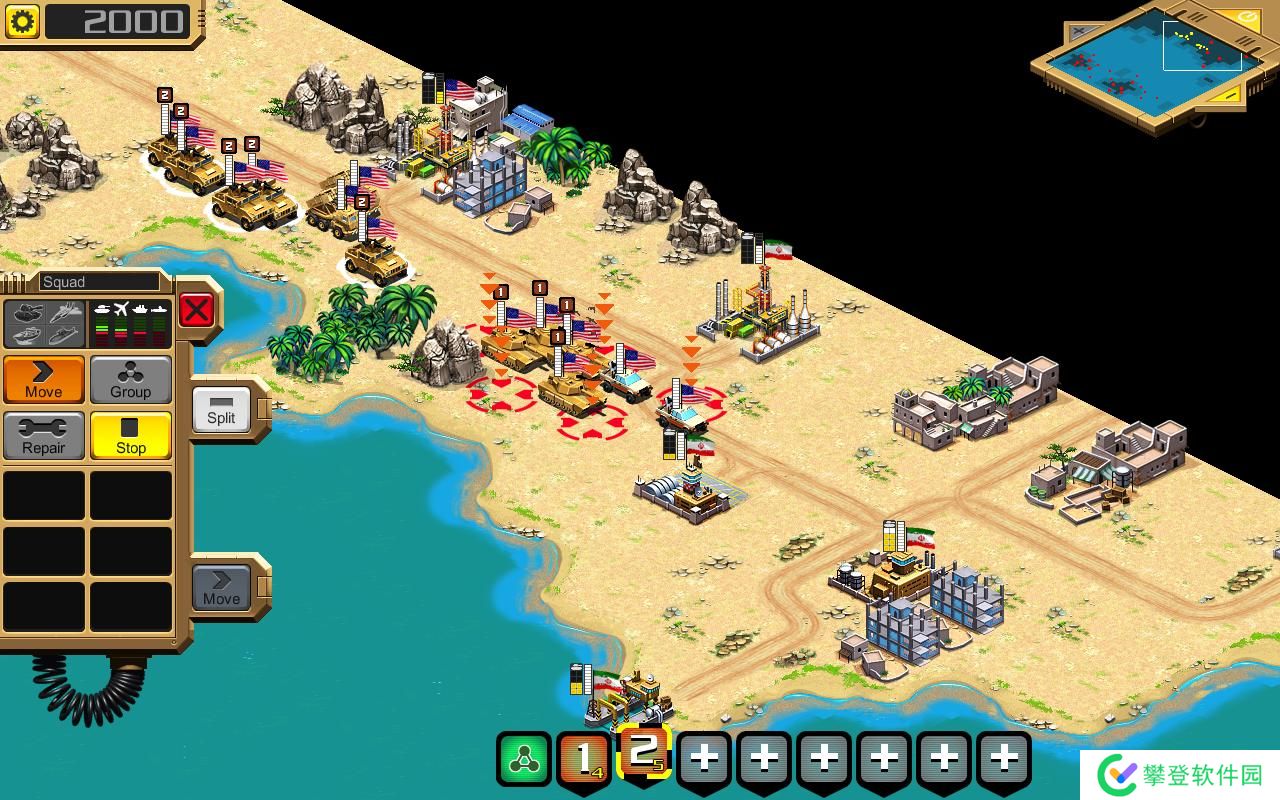
Task: Choose the Repair command
Action: [x=43, y=435]
